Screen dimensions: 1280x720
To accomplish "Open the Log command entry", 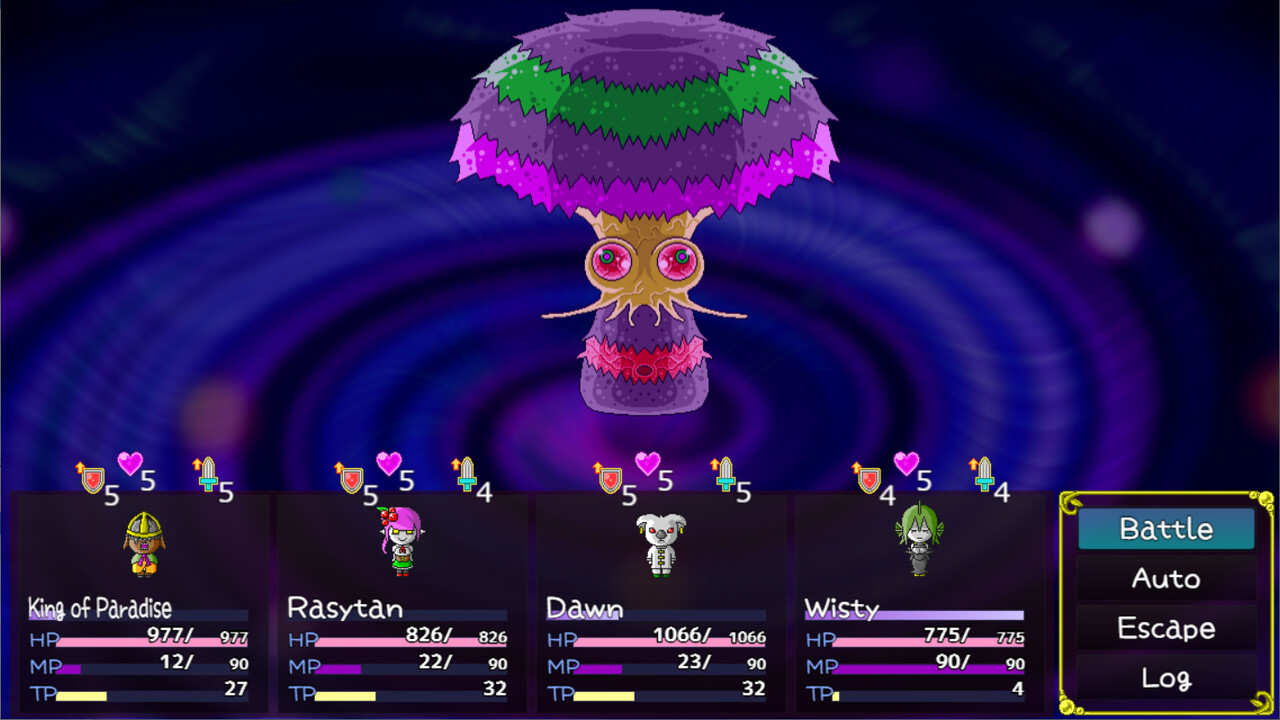I will (1166, 677).
